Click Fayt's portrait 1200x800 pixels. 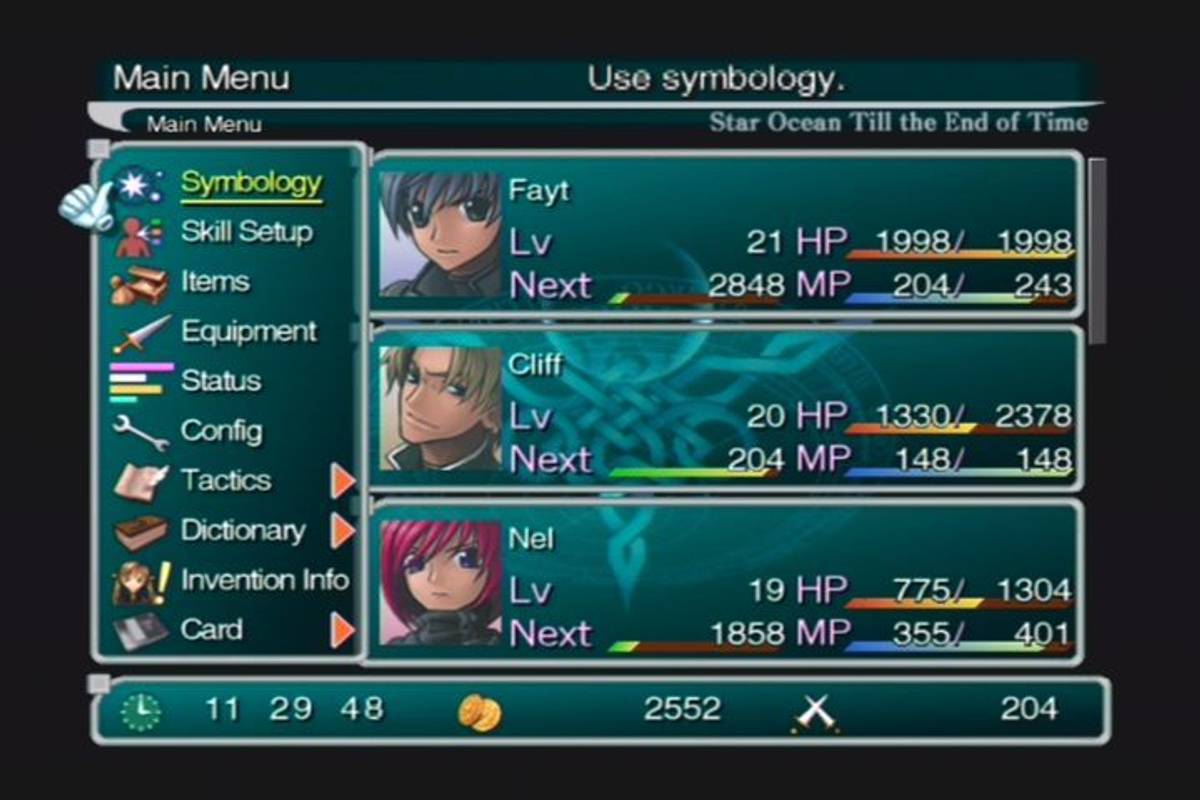440,235
